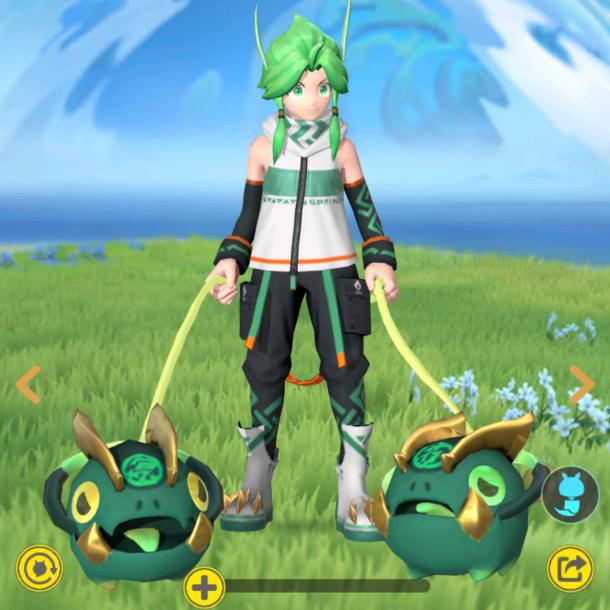Click the orange left arrow
The height and width of the screenshot is (610, 610).
[29, 384]
